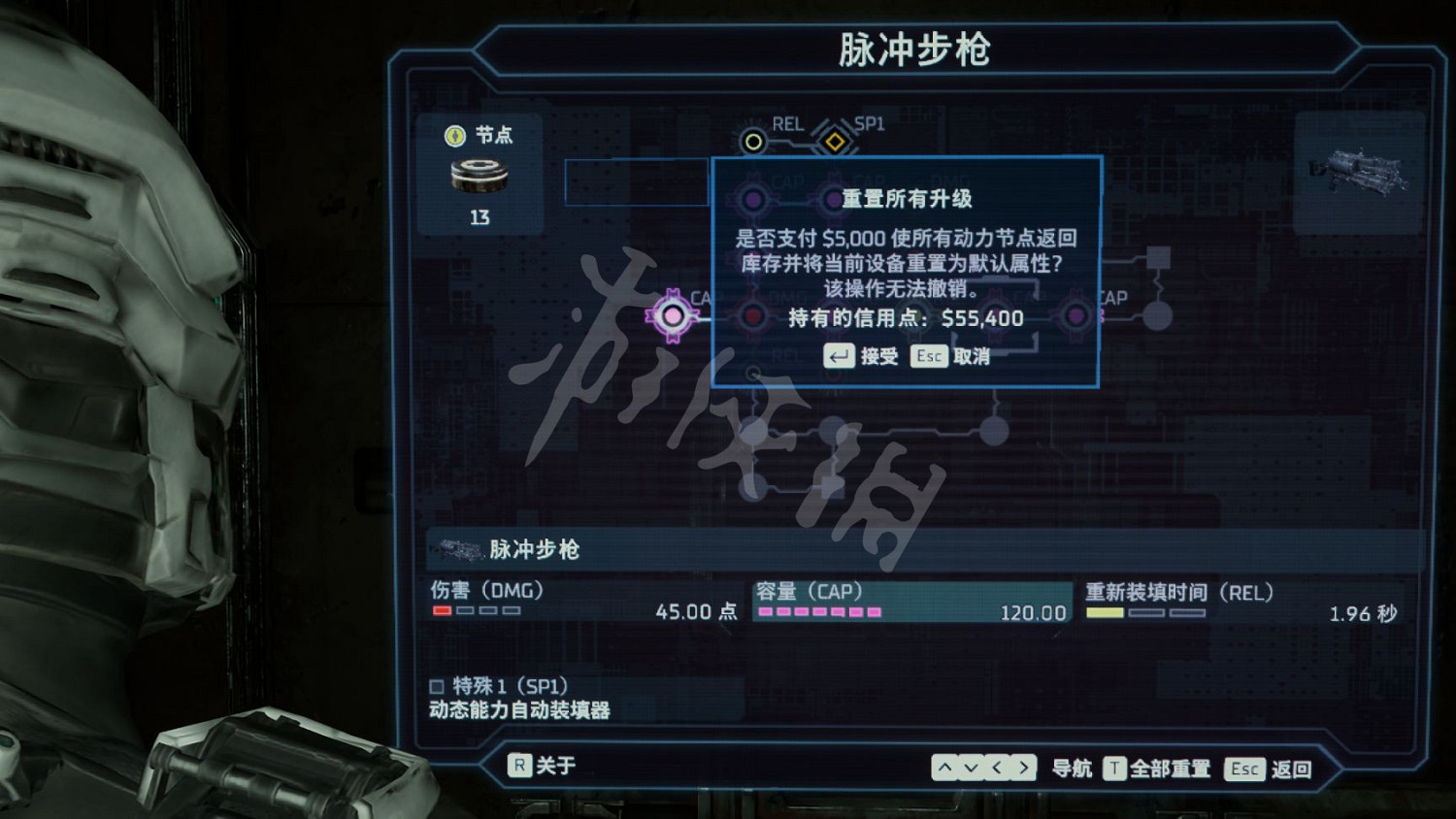Screen dimensions: 1456x819
Task: Click the Esc key icon beside 返回
Action: pyautogui.click(x=1243, y=769)
